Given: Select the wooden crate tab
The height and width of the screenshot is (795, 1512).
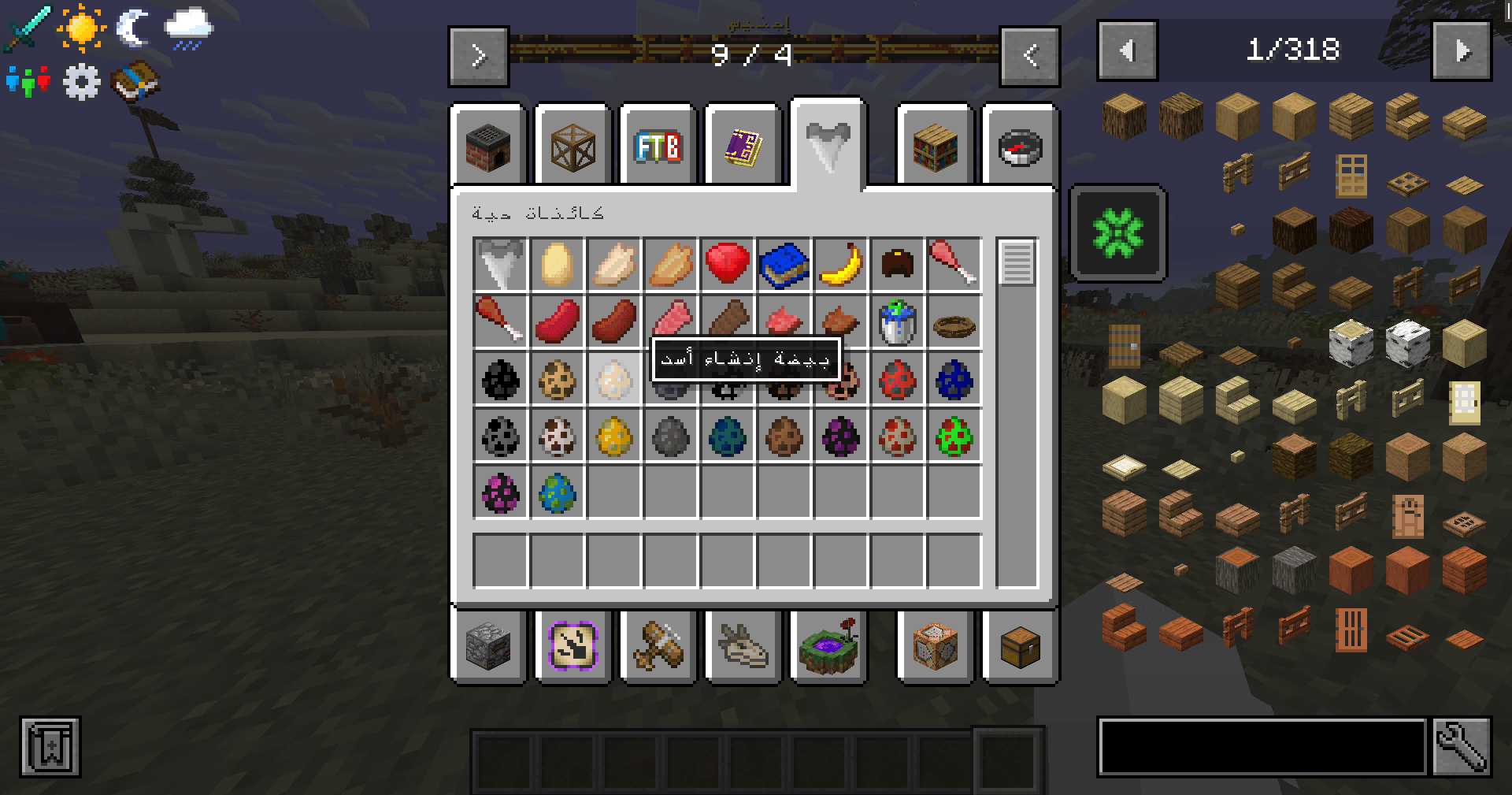Looking at the screenshot, I should coord(573,147).
